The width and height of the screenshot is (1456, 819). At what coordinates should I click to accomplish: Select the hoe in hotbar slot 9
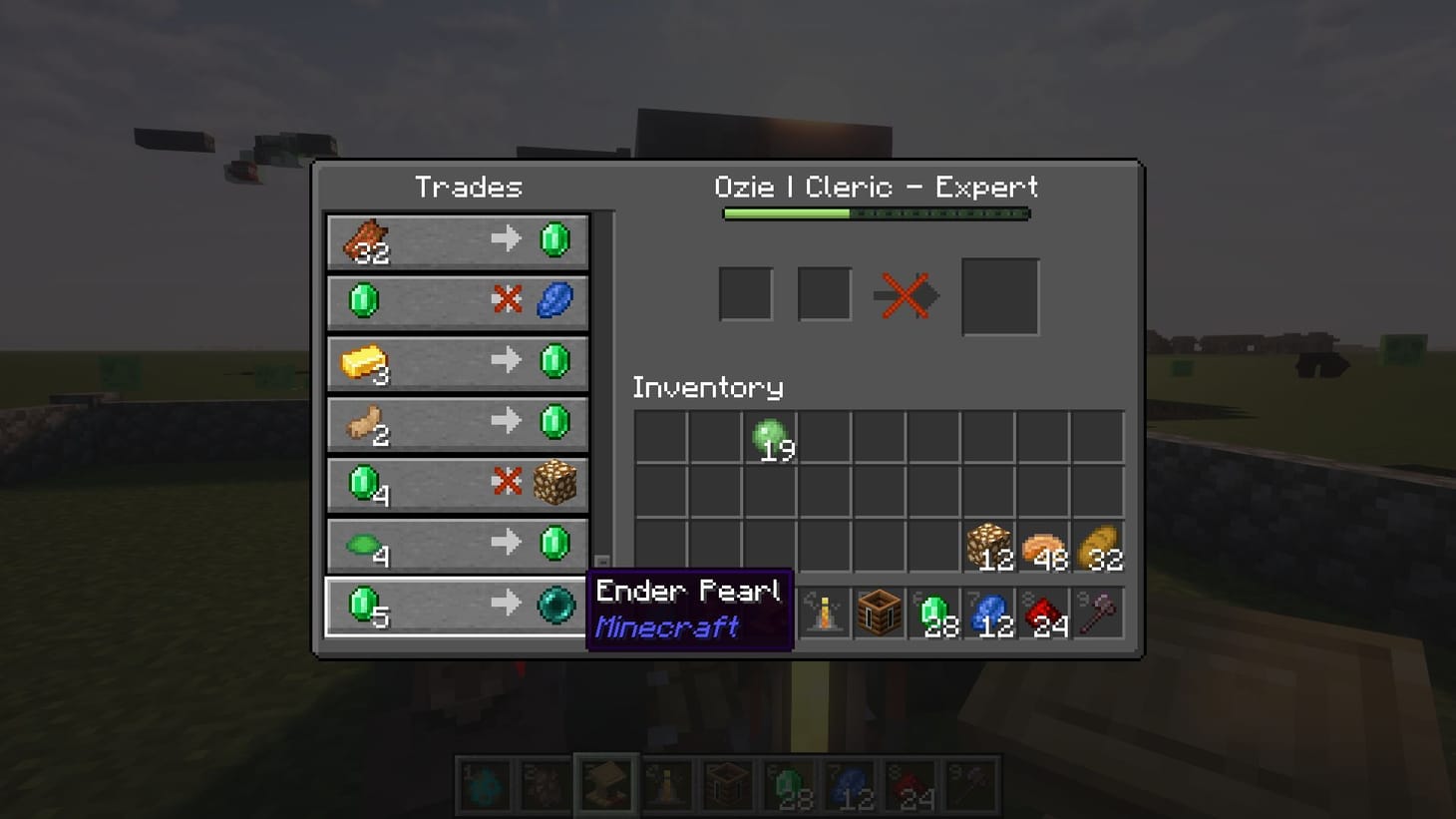(x=1098, y=612)
